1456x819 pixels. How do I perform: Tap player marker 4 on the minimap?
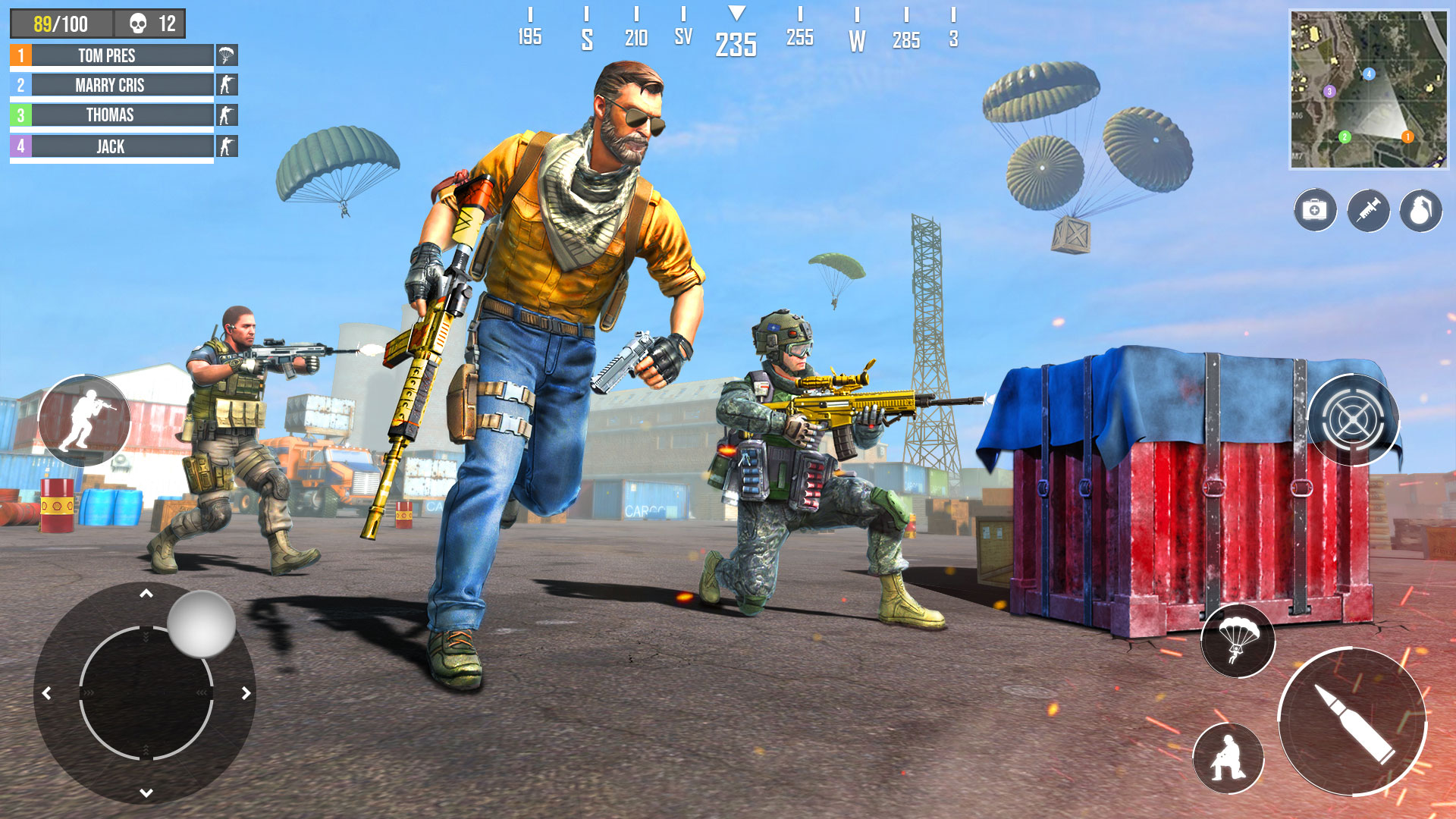coord(1368,74)
